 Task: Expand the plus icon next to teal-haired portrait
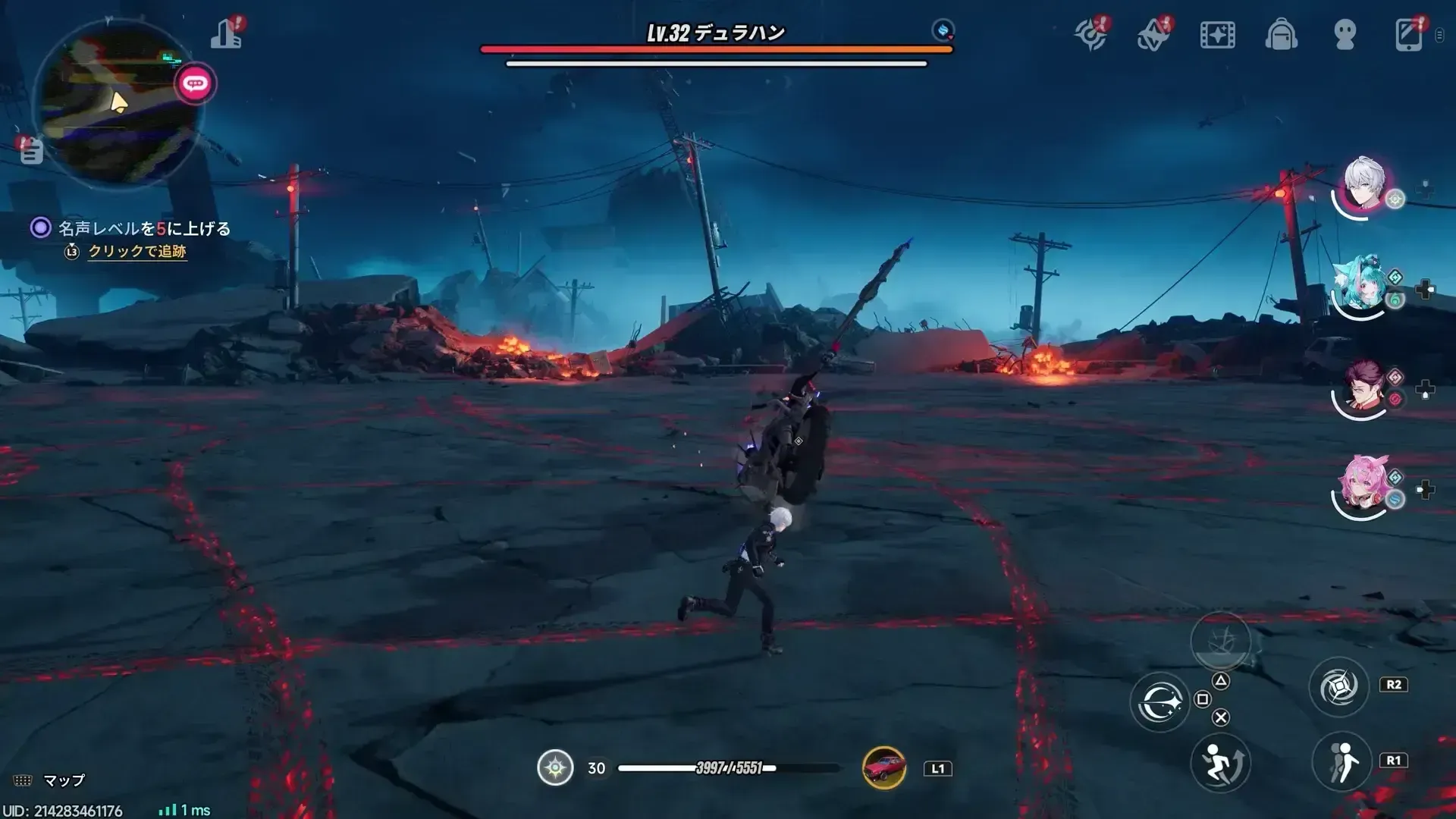tap(1424, 290)
